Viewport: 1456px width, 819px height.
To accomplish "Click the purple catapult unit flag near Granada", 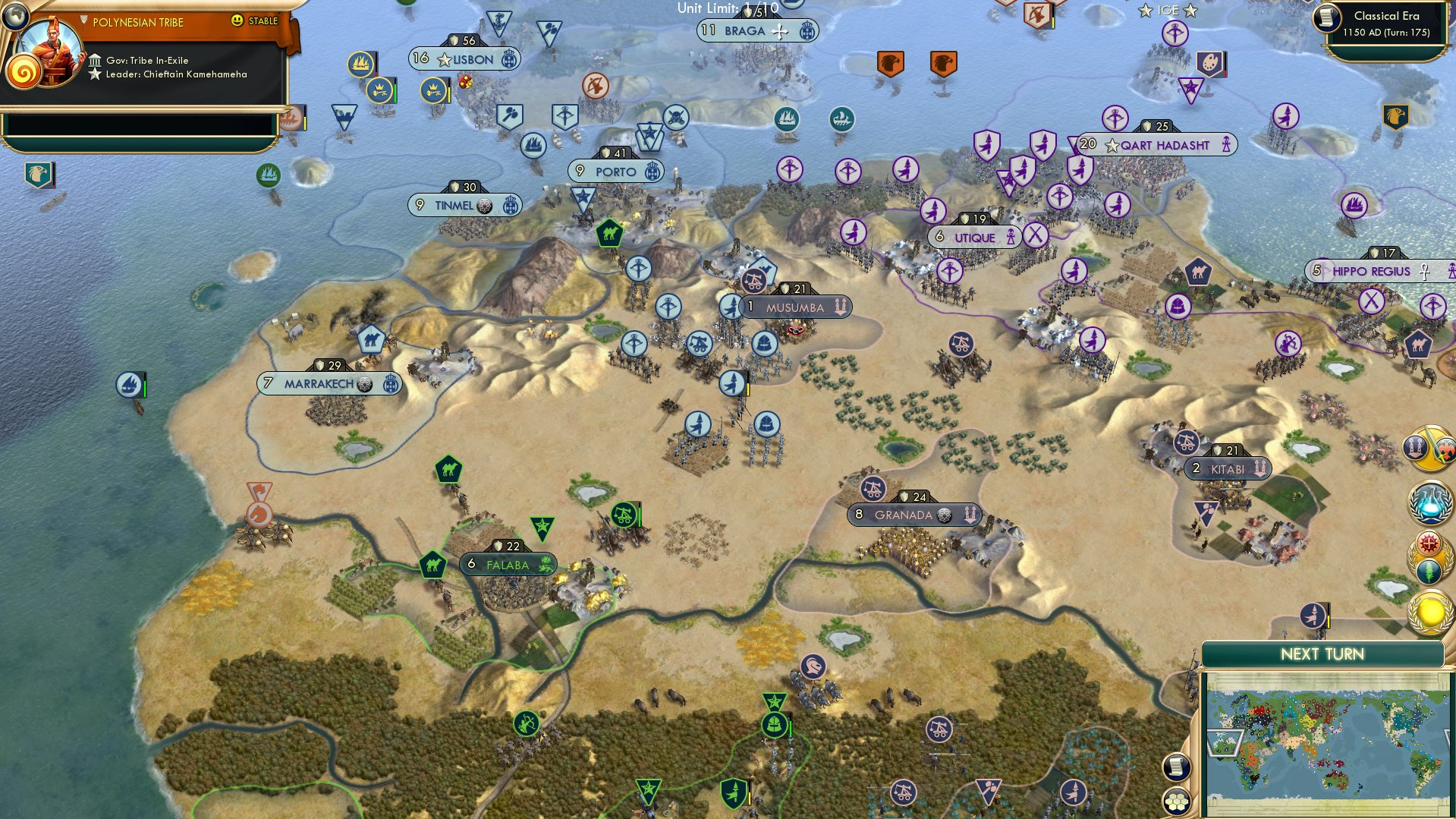I will (x=874, y=490).
